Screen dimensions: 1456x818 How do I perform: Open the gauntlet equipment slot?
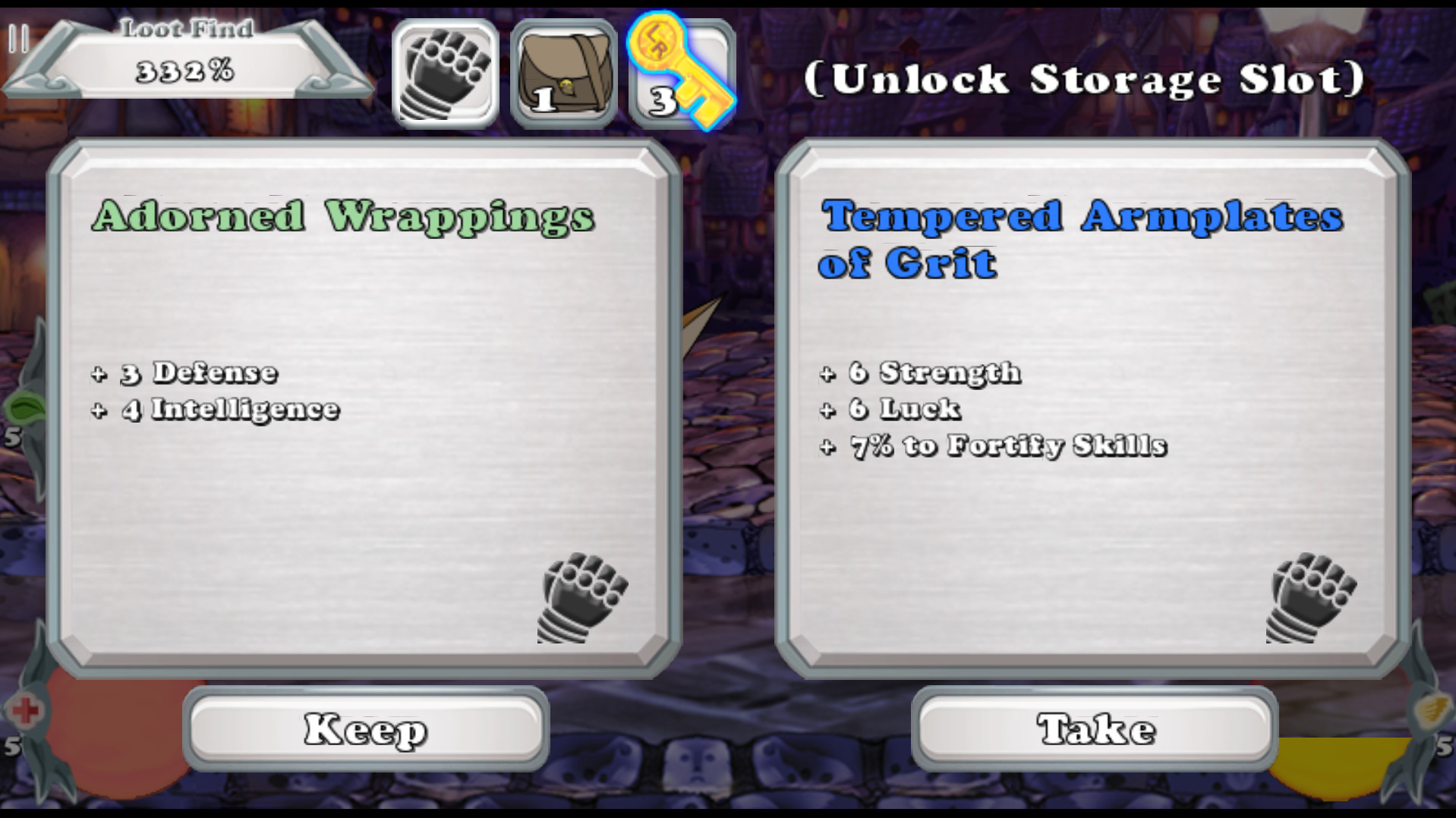point(446,71)
